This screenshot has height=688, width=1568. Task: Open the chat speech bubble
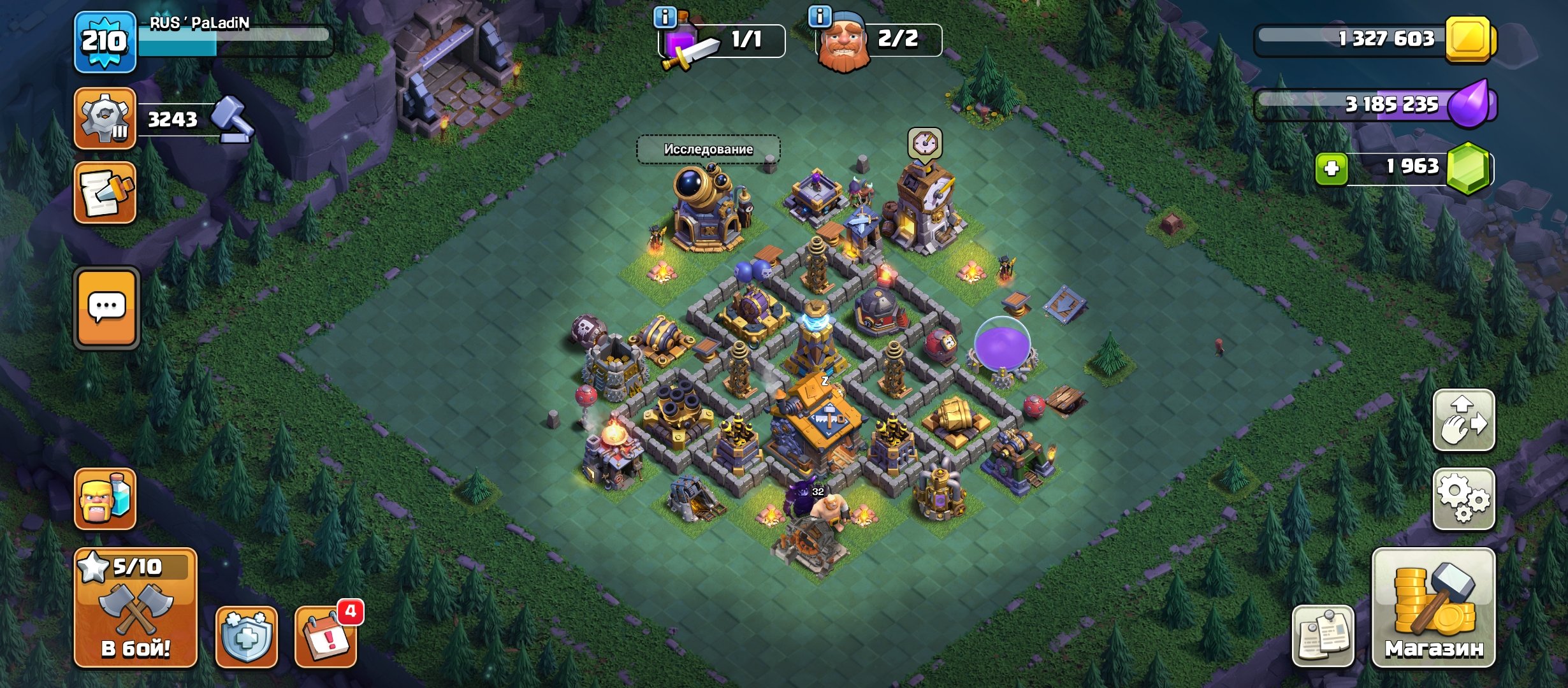106,308
